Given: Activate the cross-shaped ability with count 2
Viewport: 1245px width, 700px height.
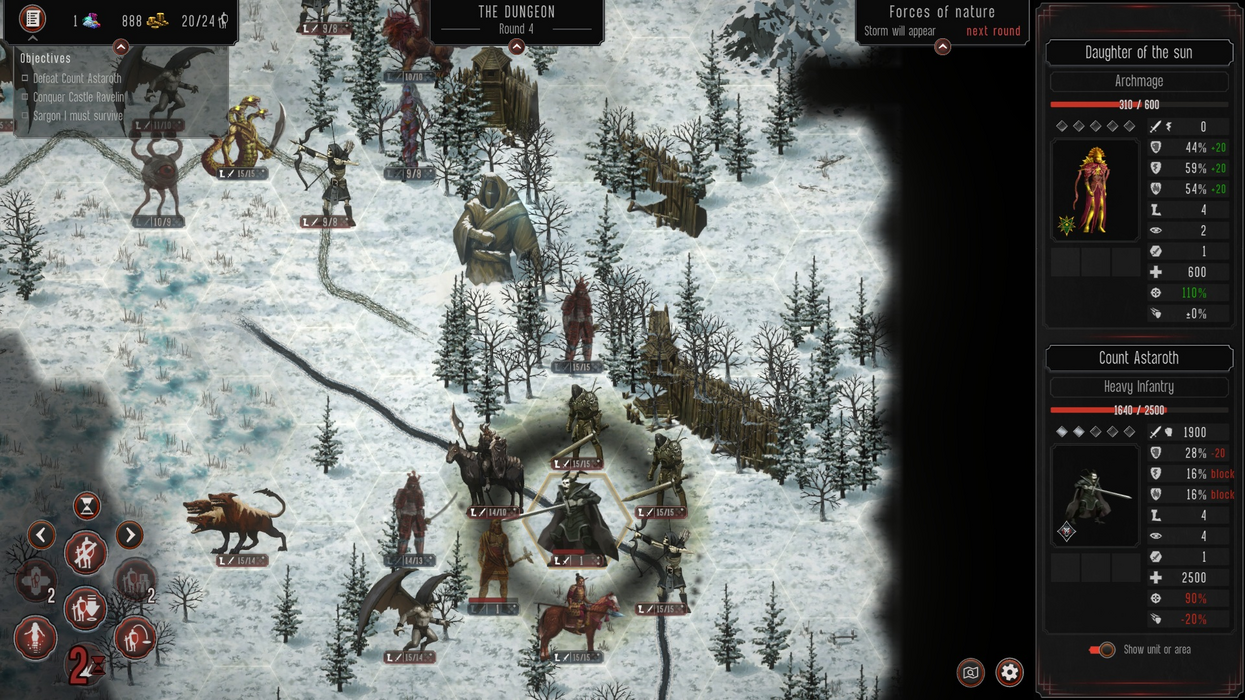Looking at the screenshot, I should pyautogui.click(x=36, y=581).
